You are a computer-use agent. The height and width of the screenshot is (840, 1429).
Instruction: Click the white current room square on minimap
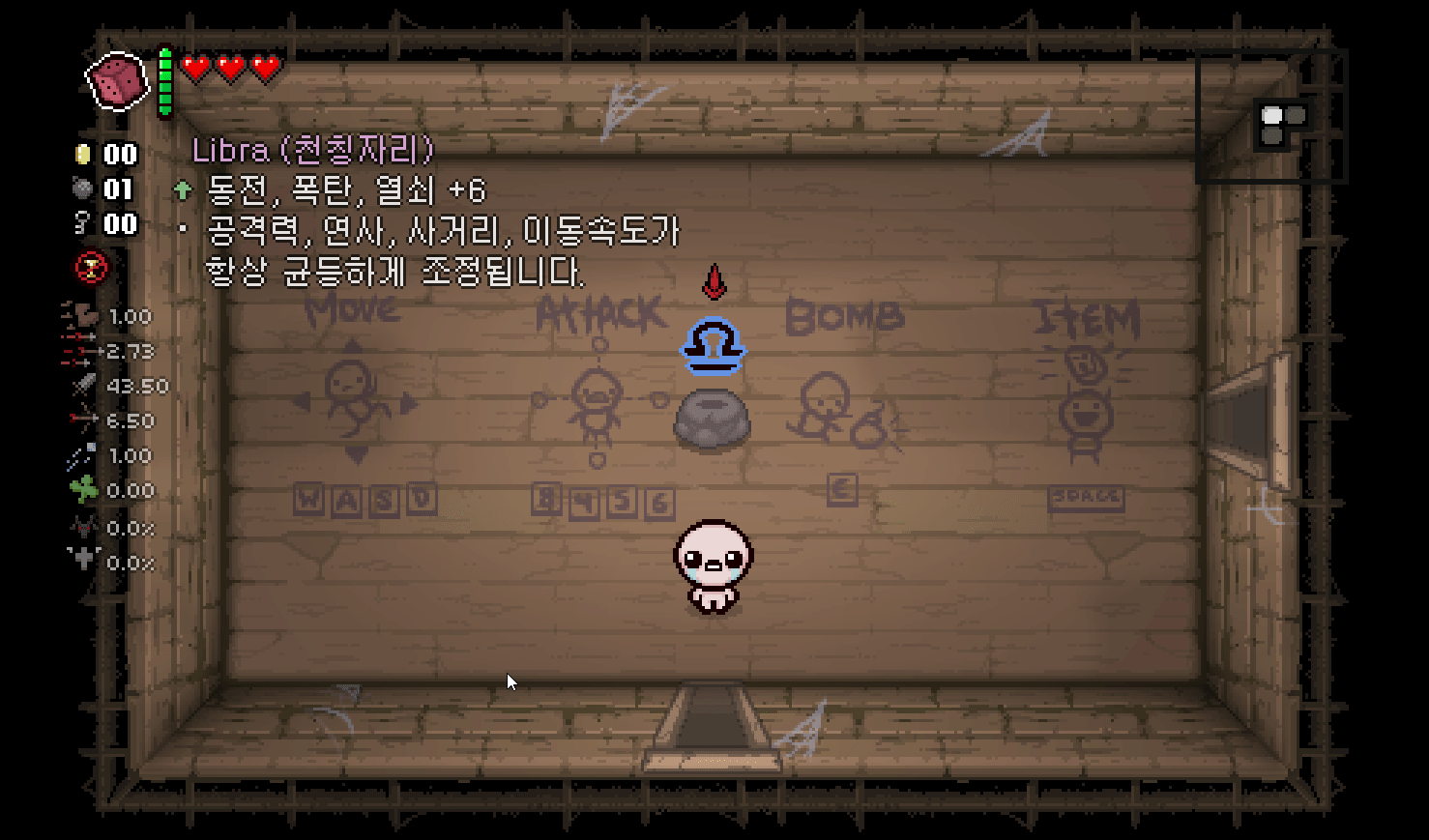[x=1272, y=115]
